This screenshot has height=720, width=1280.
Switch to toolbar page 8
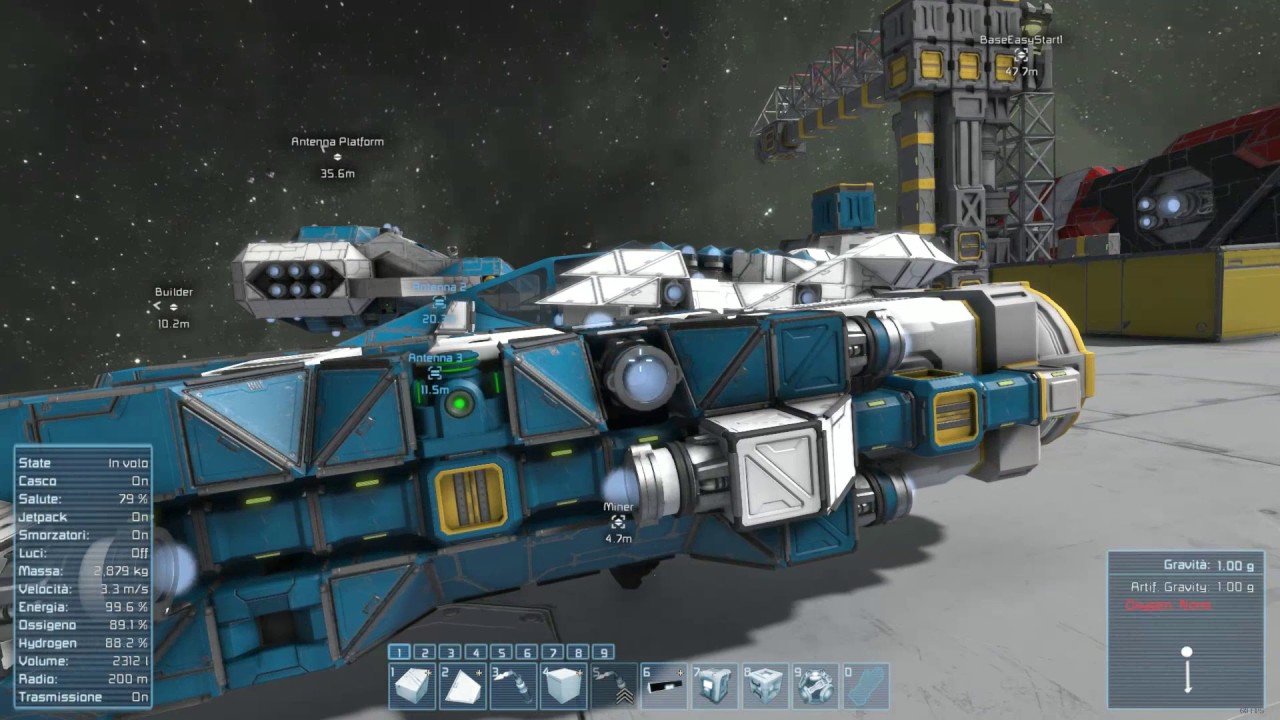tap(578, 653)
